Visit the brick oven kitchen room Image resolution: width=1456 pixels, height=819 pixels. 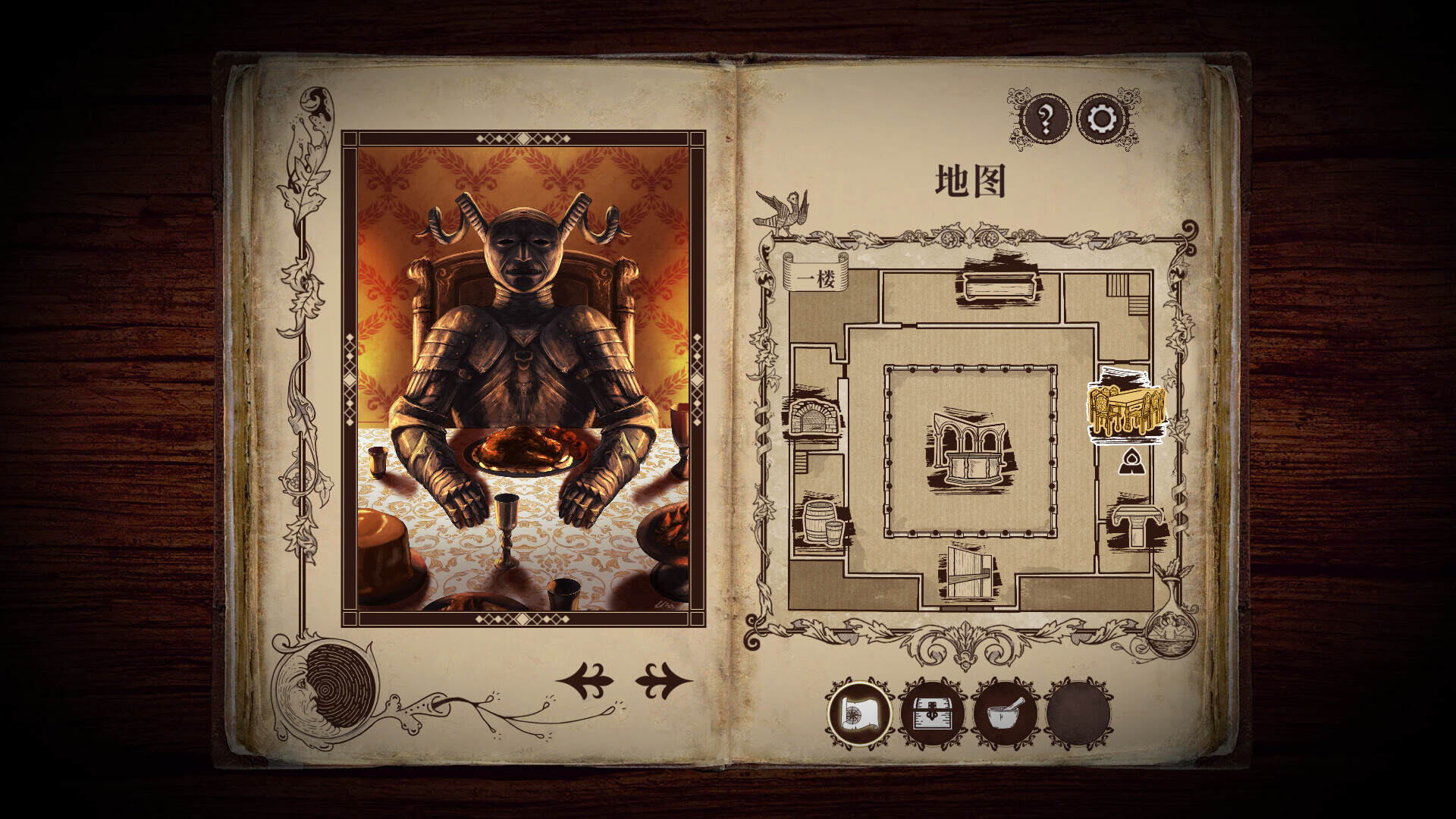pos(814,412)
